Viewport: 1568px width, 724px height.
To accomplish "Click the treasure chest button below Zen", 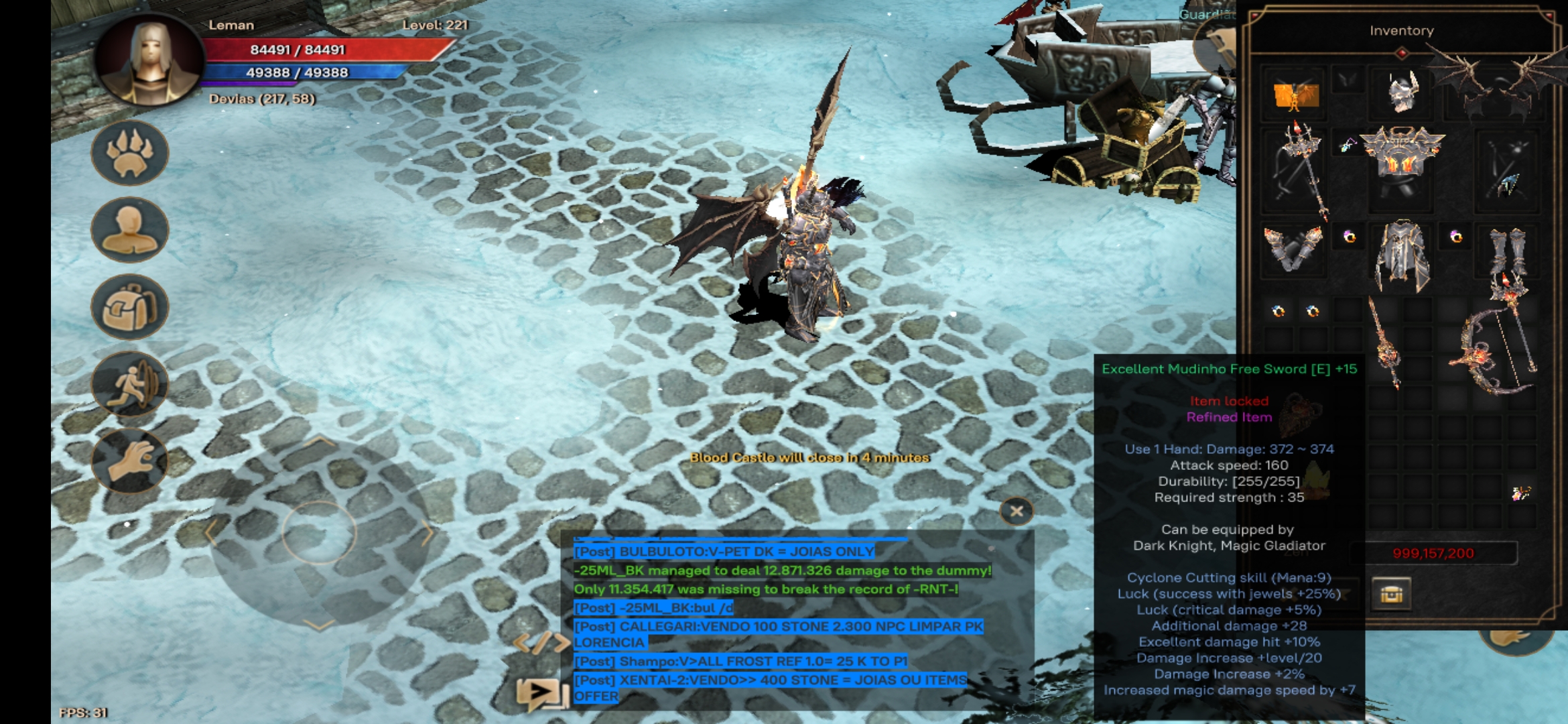I will (1391, 594).
